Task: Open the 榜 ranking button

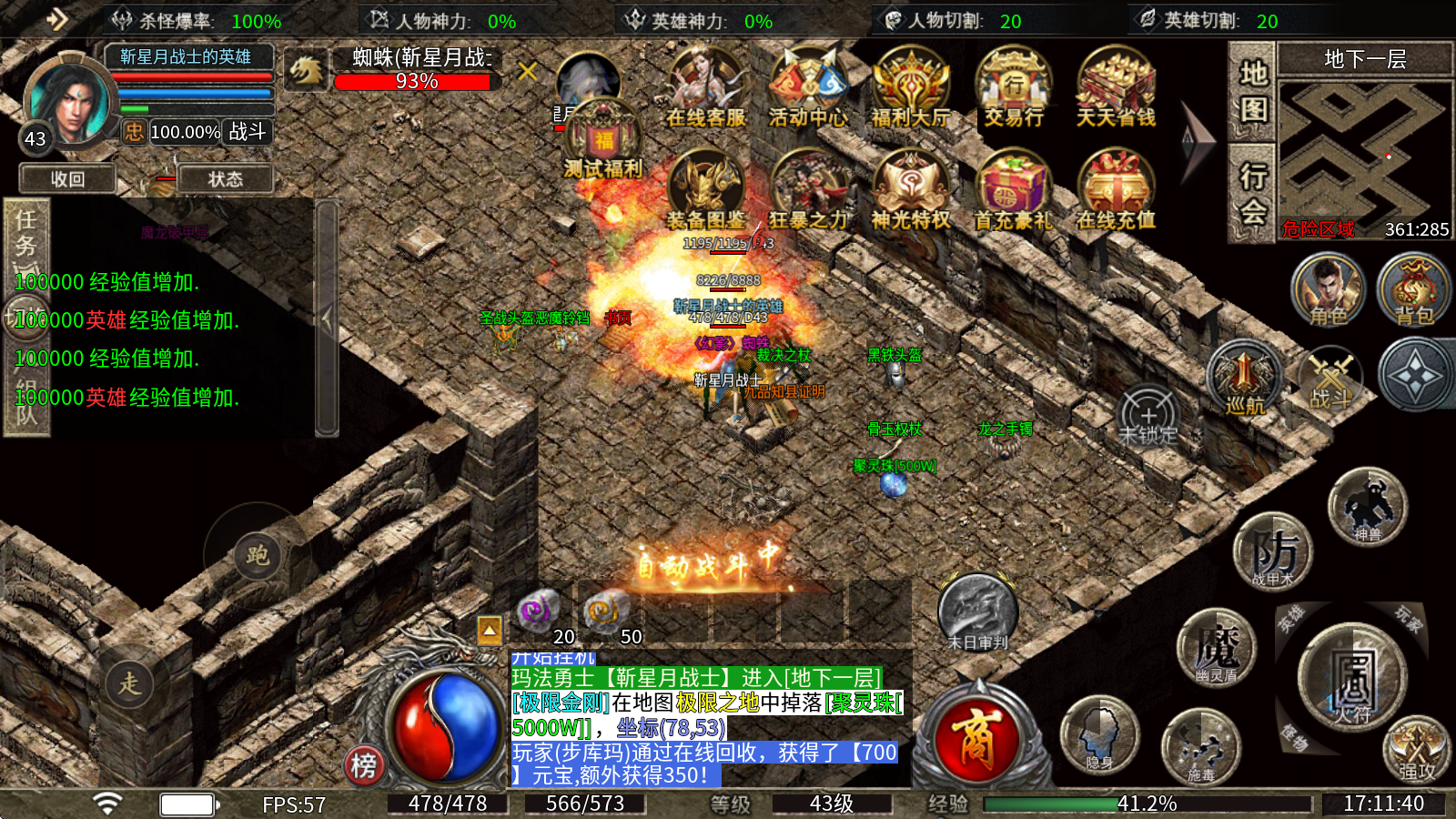Action: tap(363, 765)
